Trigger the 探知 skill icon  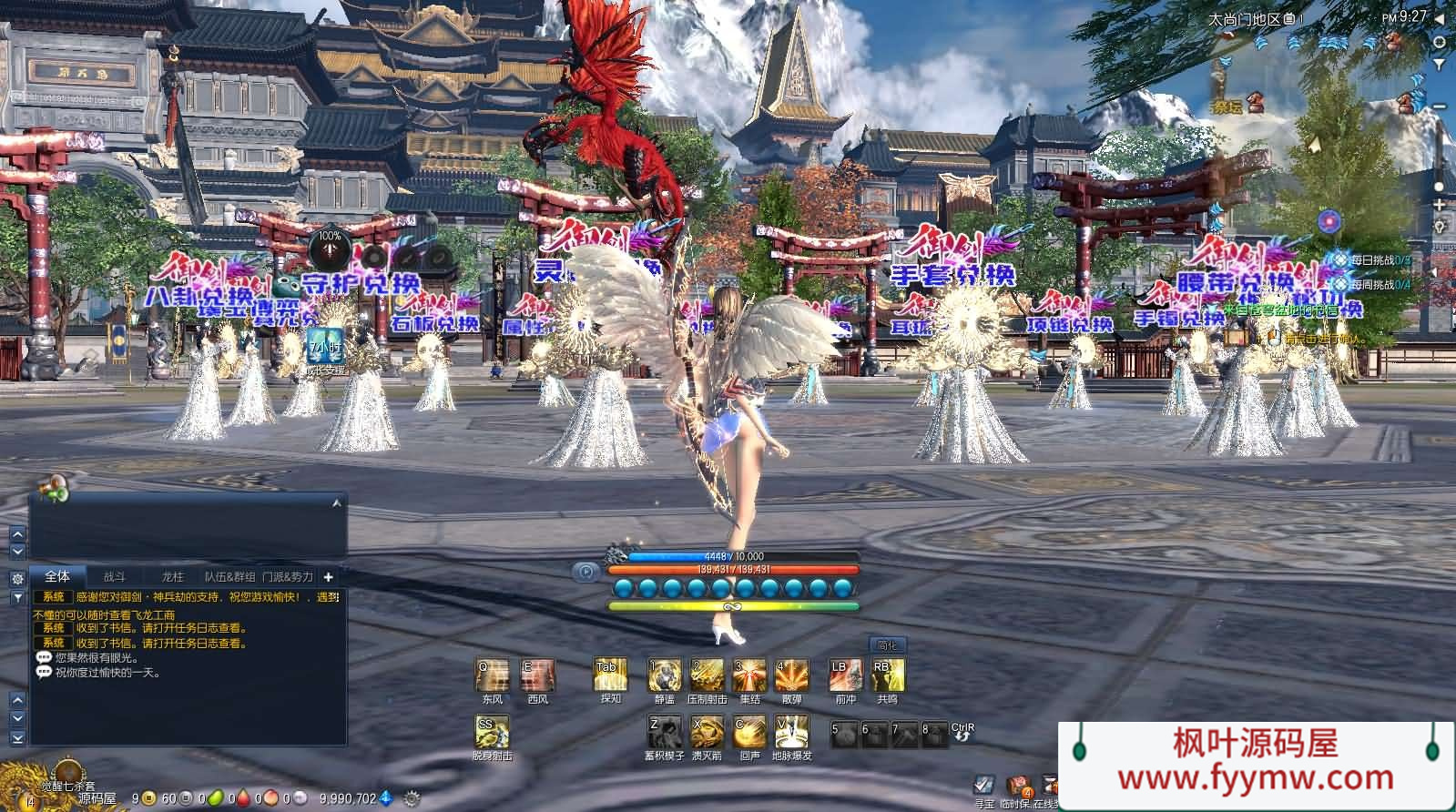pos(610,676)
